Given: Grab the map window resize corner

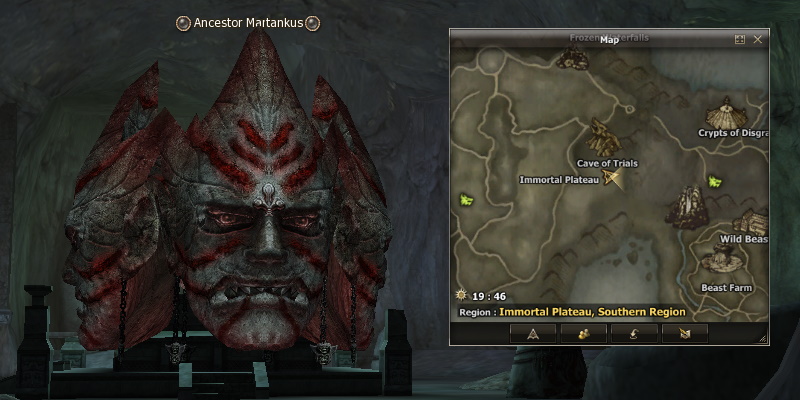Looking at the screenshot, I should pyautogui.click(x=763, y=340).
